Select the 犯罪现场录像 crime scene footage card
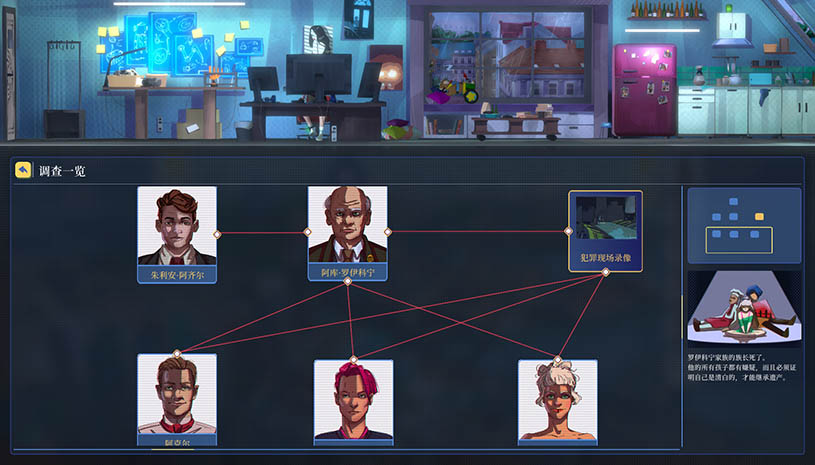The height and width of the screenshot is (465, 815). click(x=605, y=231)
